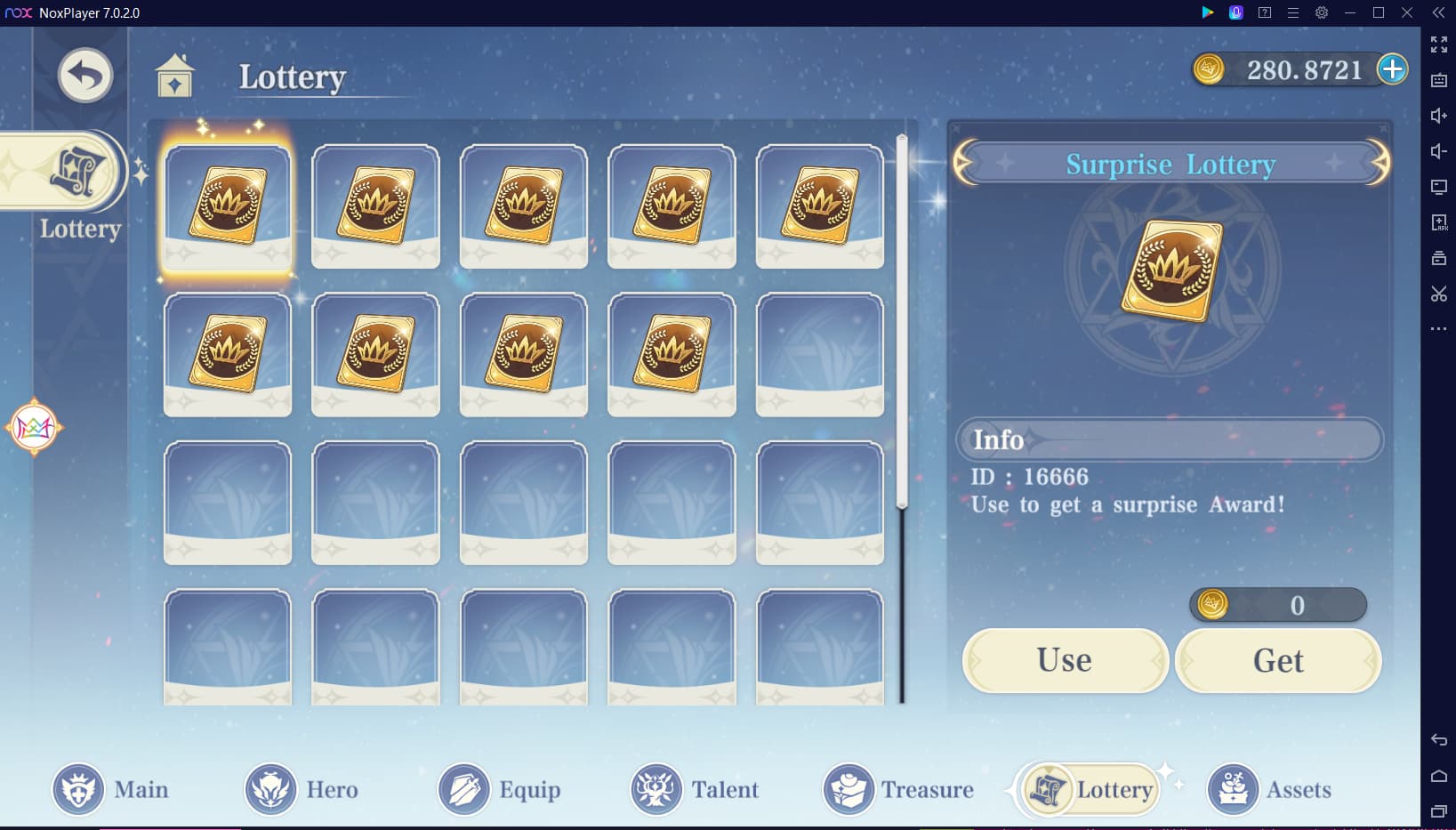Open the rainbow crown icon on left edge

(x=34, y=428)
